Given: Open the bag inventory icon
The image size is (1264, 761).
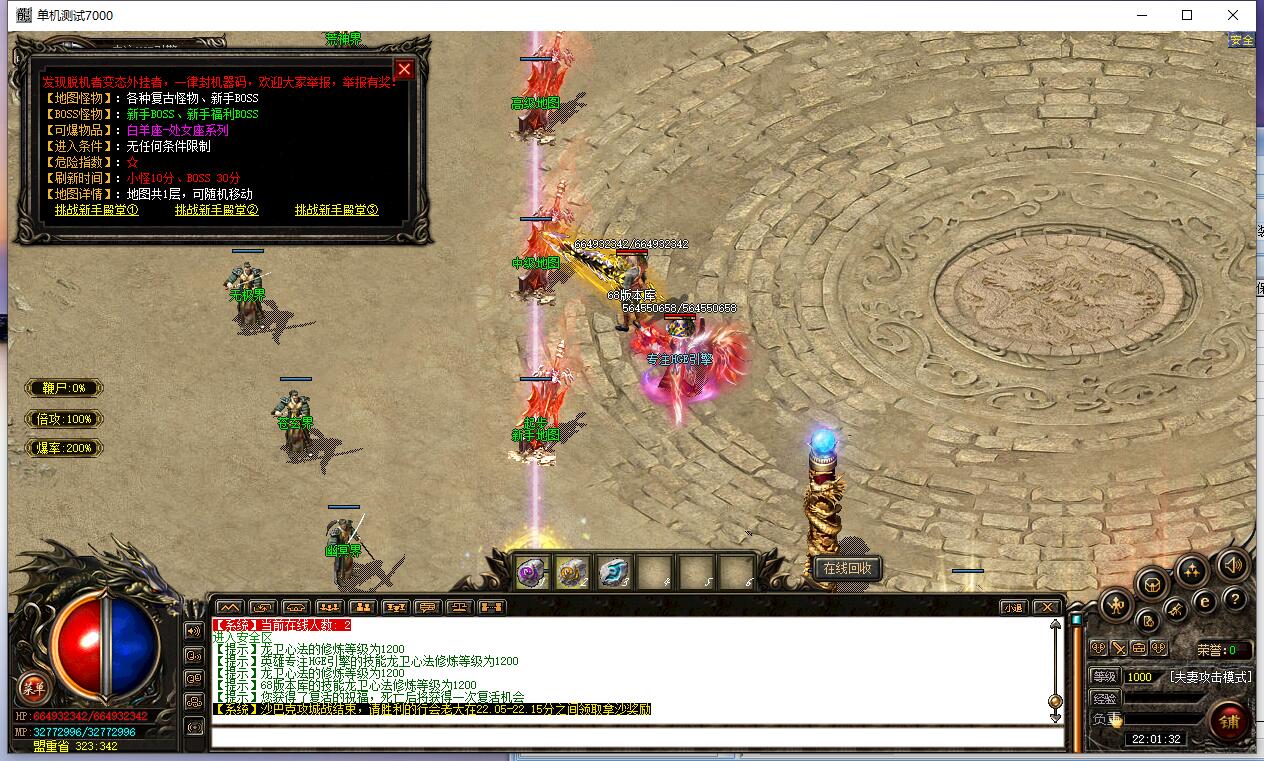Looking at the screenshot, I should (1152, 583).
